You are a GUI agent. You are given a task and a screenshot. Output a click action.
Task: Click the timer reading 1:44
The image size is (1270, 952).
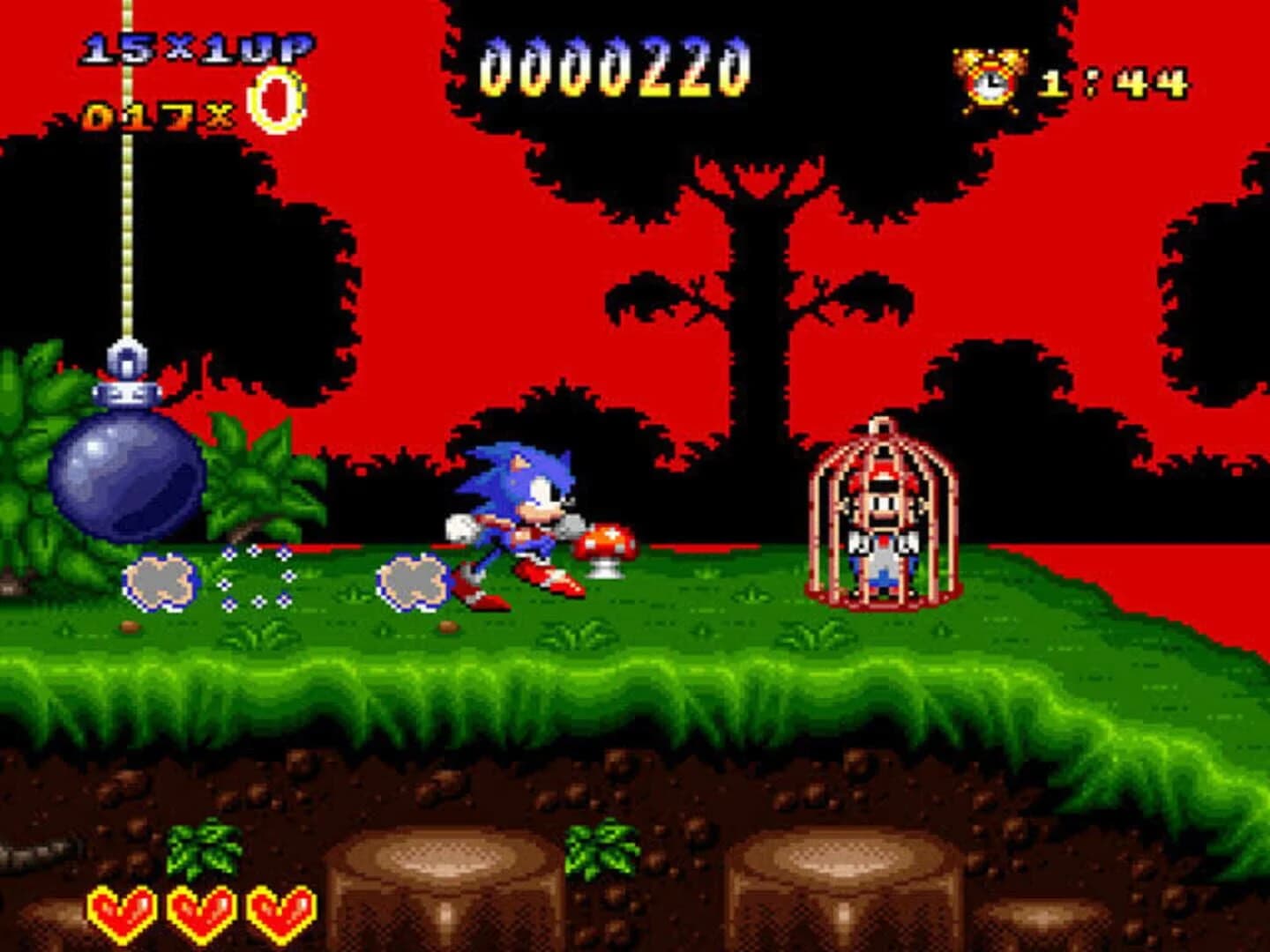tap(1116, 84)
